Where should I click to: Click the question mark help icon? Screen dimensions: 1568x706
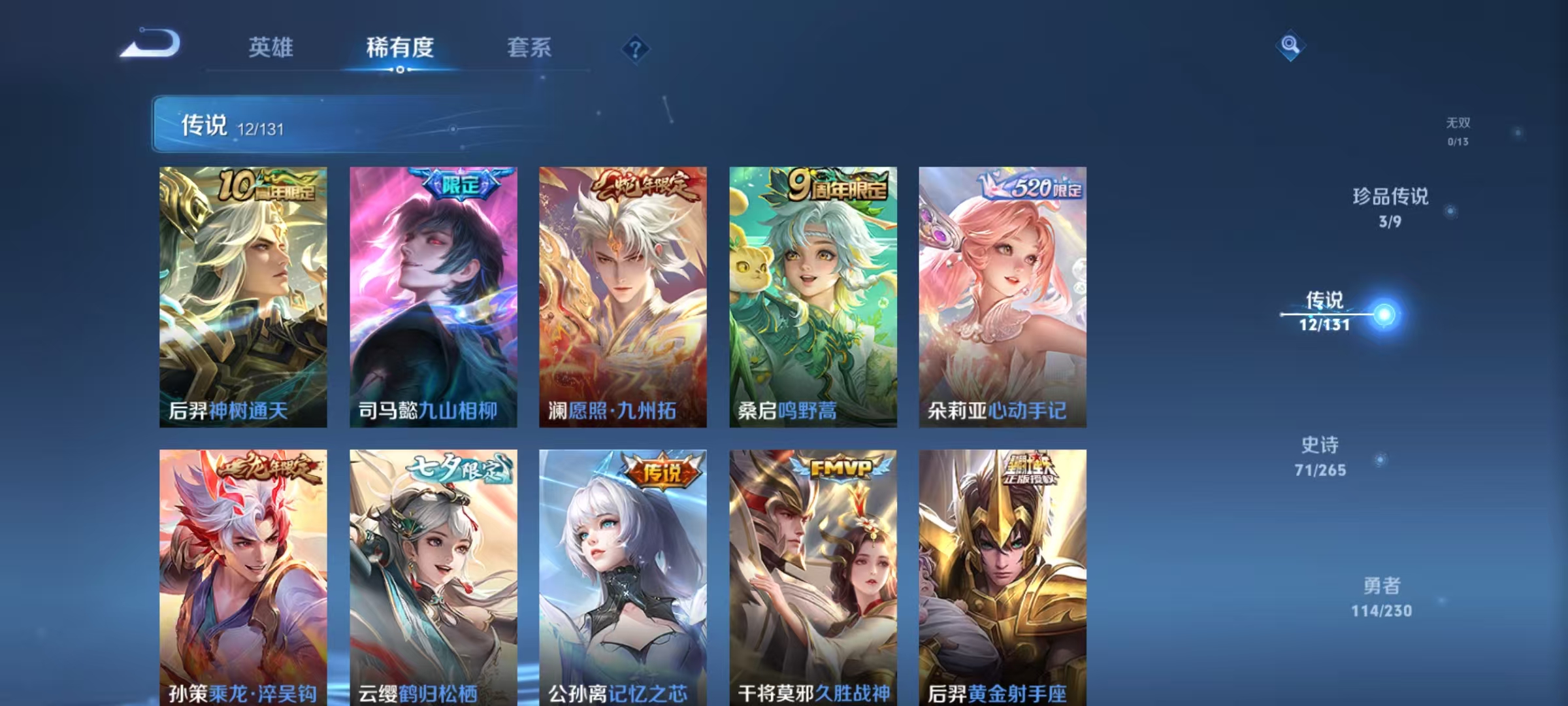click(637, 47)
